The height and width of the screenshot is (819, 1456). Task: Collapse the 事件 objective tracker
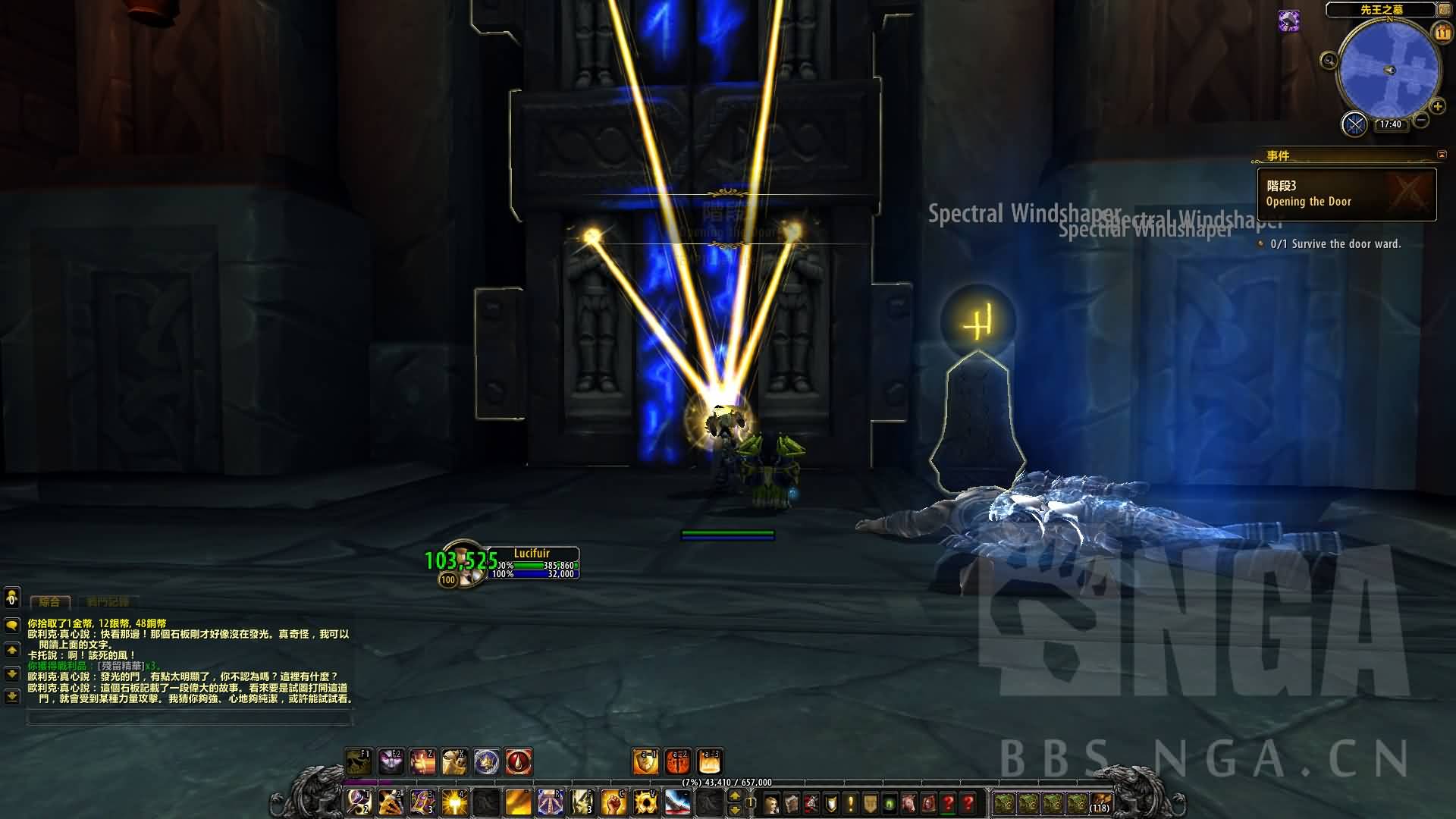pos(1441,155)
